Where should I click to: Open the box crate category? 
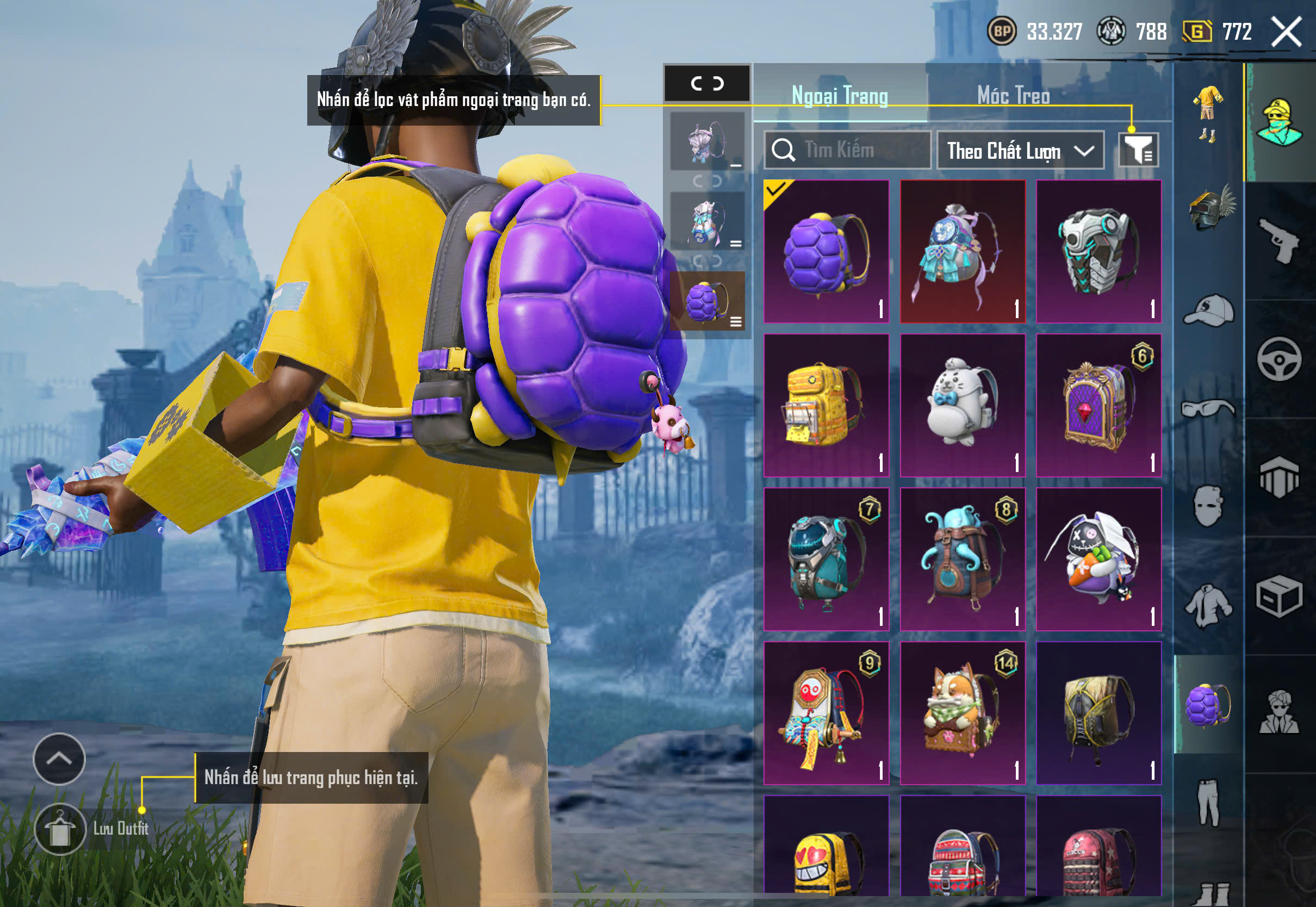tap(1278, 595)
